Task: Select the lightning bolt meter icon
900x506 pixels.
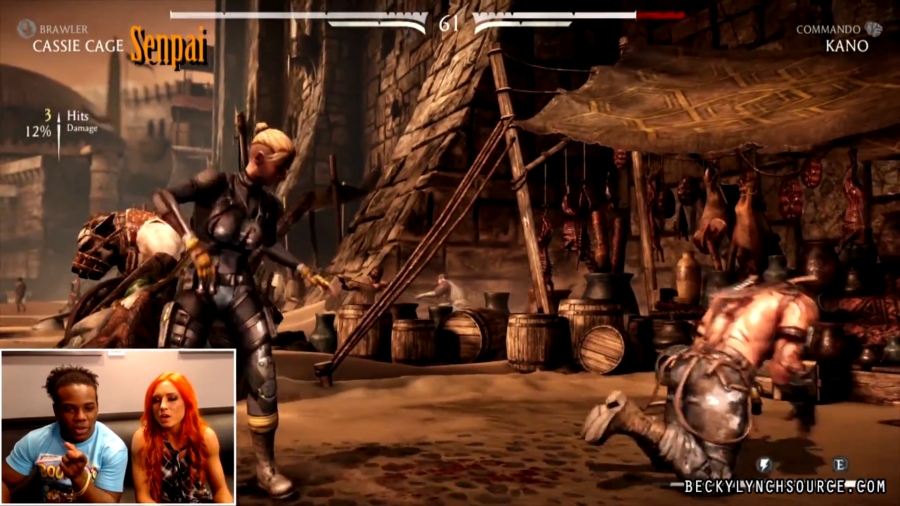Action: [x=764, y=465]
